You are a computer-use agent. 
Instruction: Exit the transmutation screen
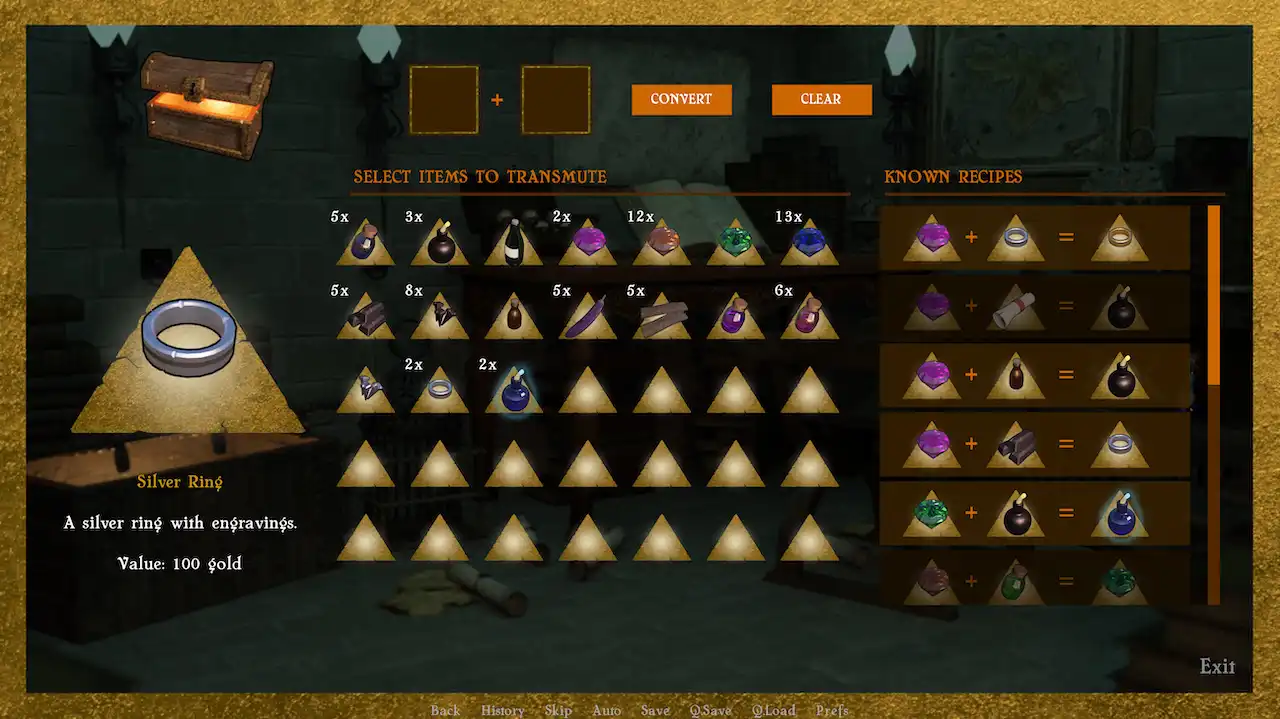click(1217, 666)
